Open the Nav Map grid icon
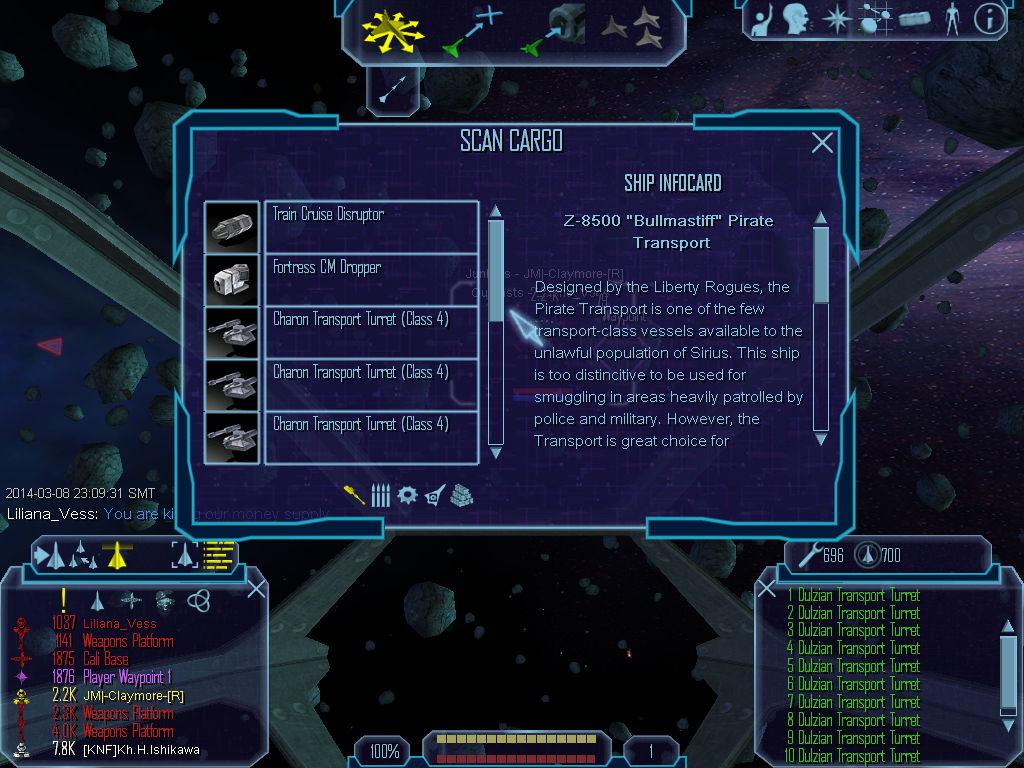The image size is (1024, 768). (876, 18)
